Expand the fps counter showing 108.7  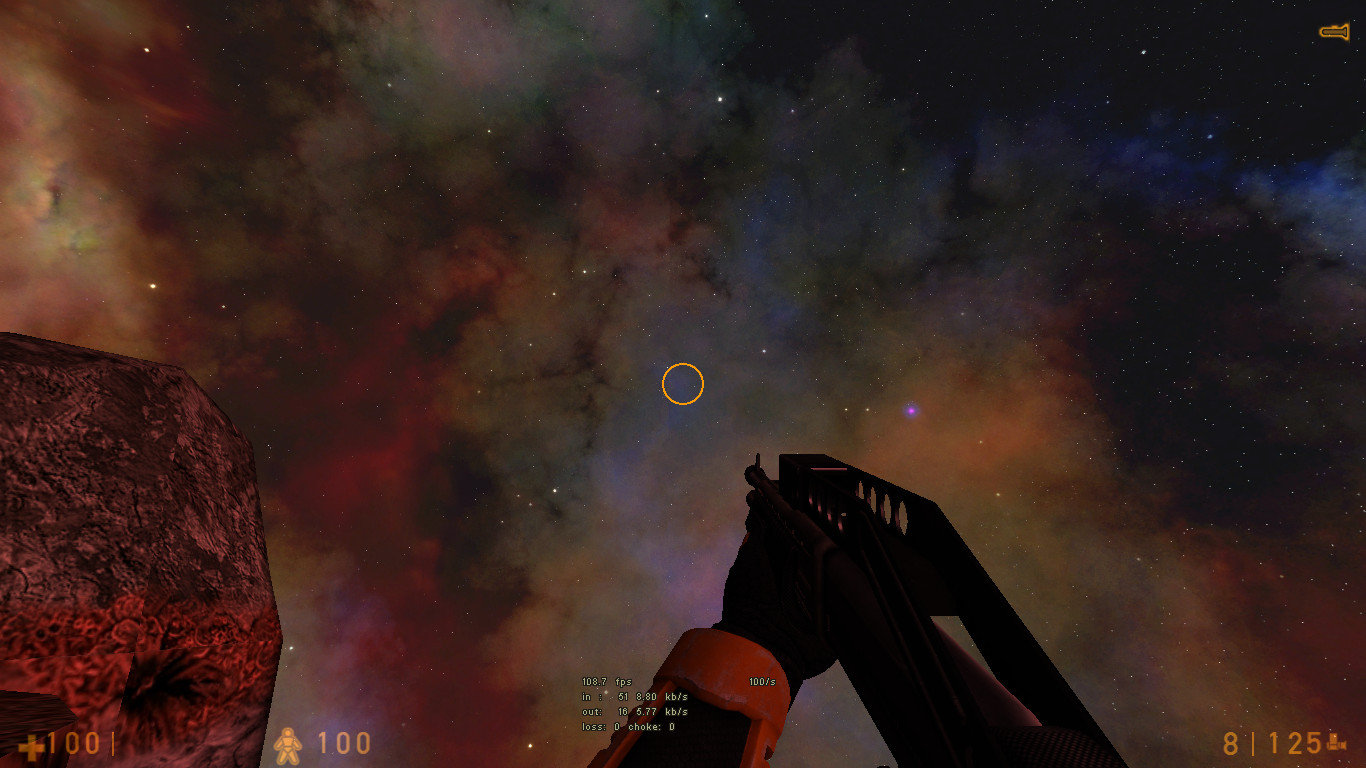tap(607, 680)
